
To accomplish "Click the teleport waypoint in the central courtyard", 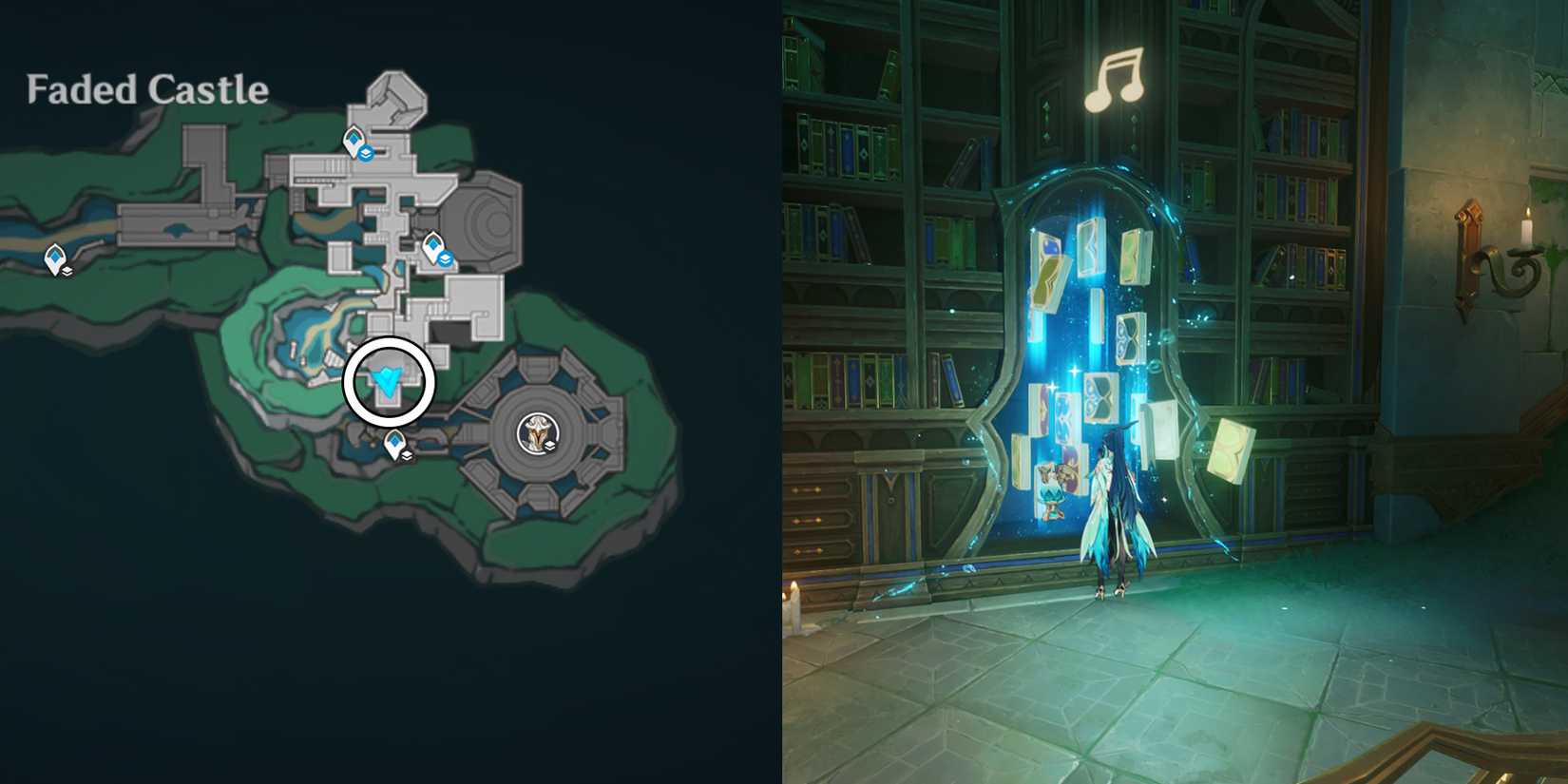I will click(x=432, y=242).
